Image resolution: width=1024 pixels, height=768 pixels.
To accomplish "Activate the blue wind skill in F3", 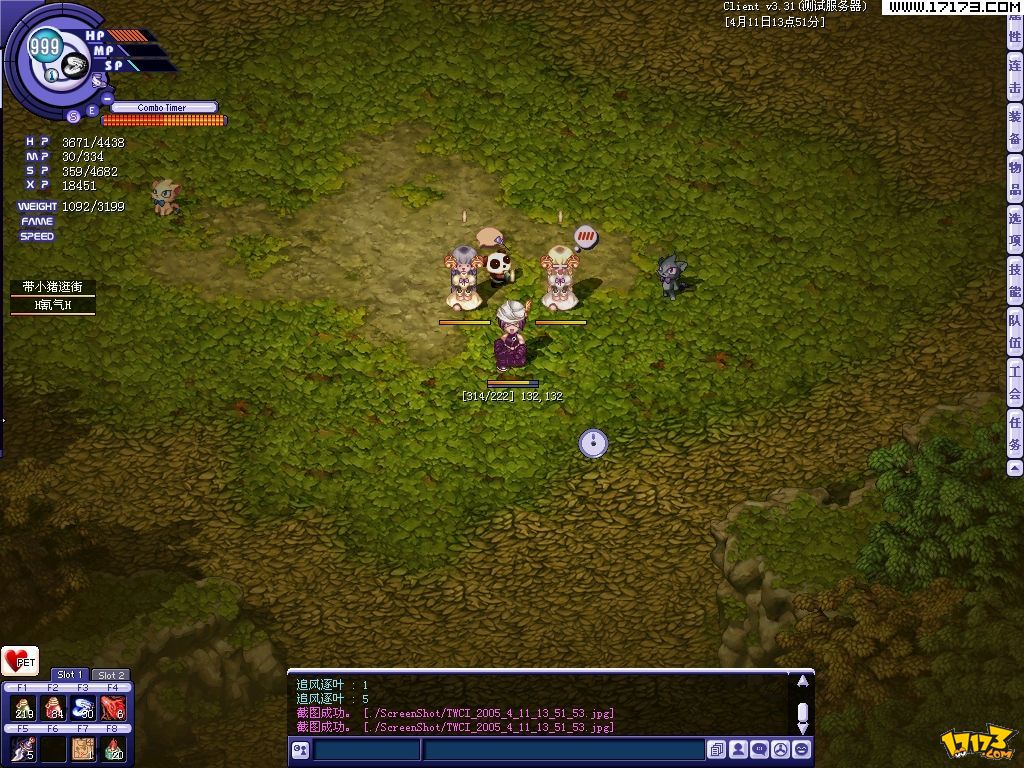I will 83,708.
